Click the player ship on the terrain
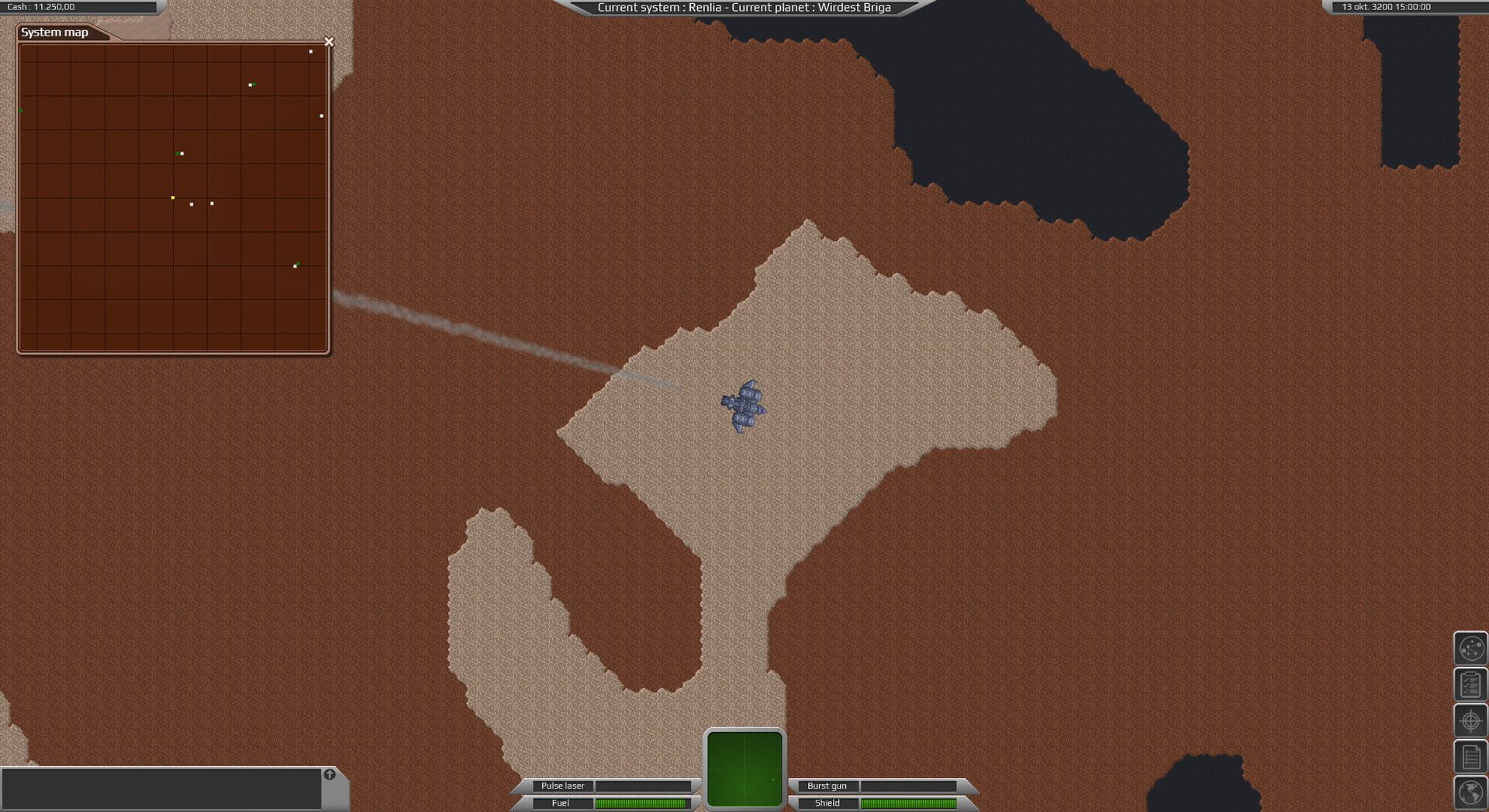 pyautogui.click(x=743, y=406)
